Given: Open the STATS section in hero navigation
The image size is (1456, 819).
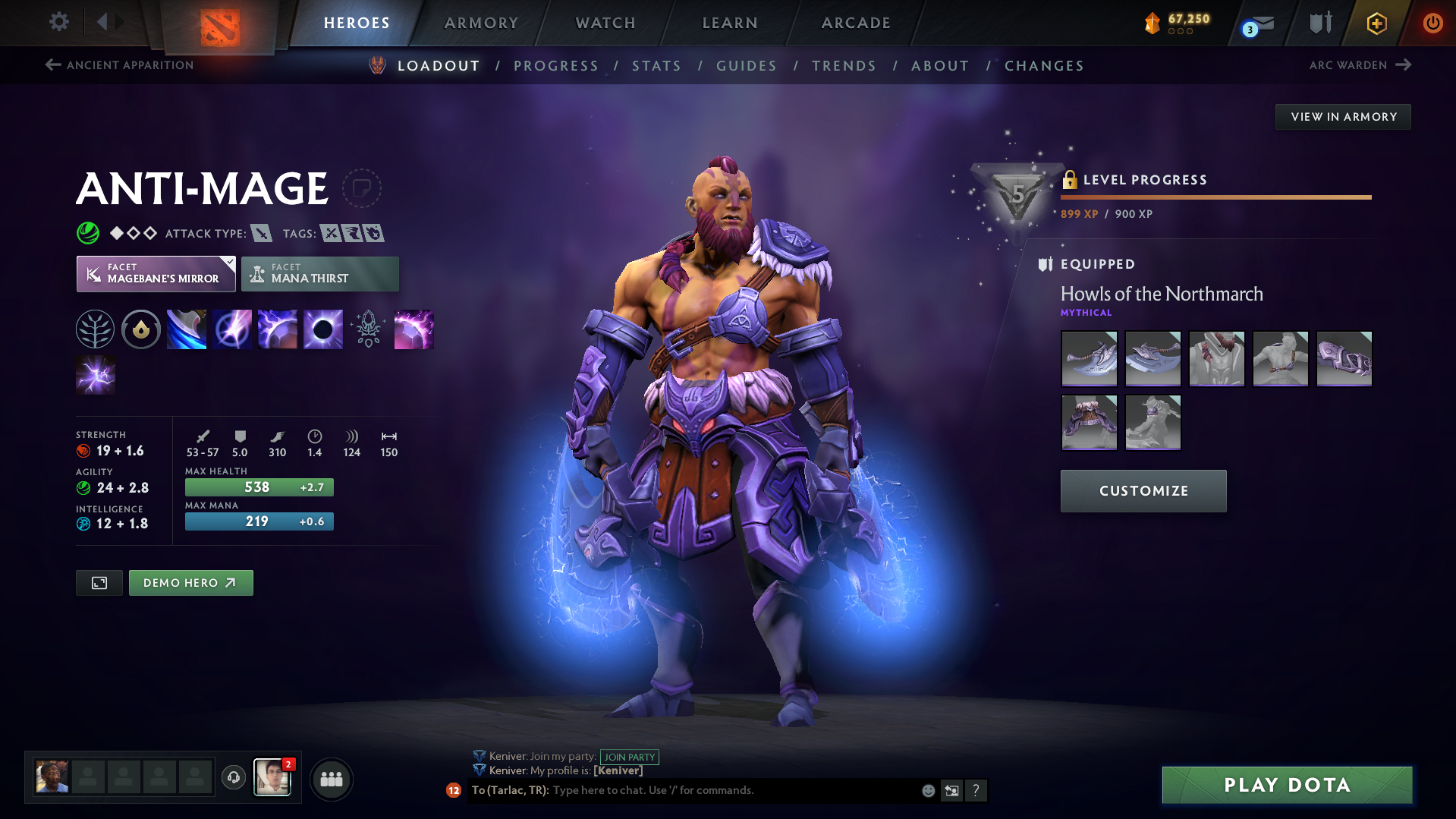Looking at the screenshot, I should (656, 65).
